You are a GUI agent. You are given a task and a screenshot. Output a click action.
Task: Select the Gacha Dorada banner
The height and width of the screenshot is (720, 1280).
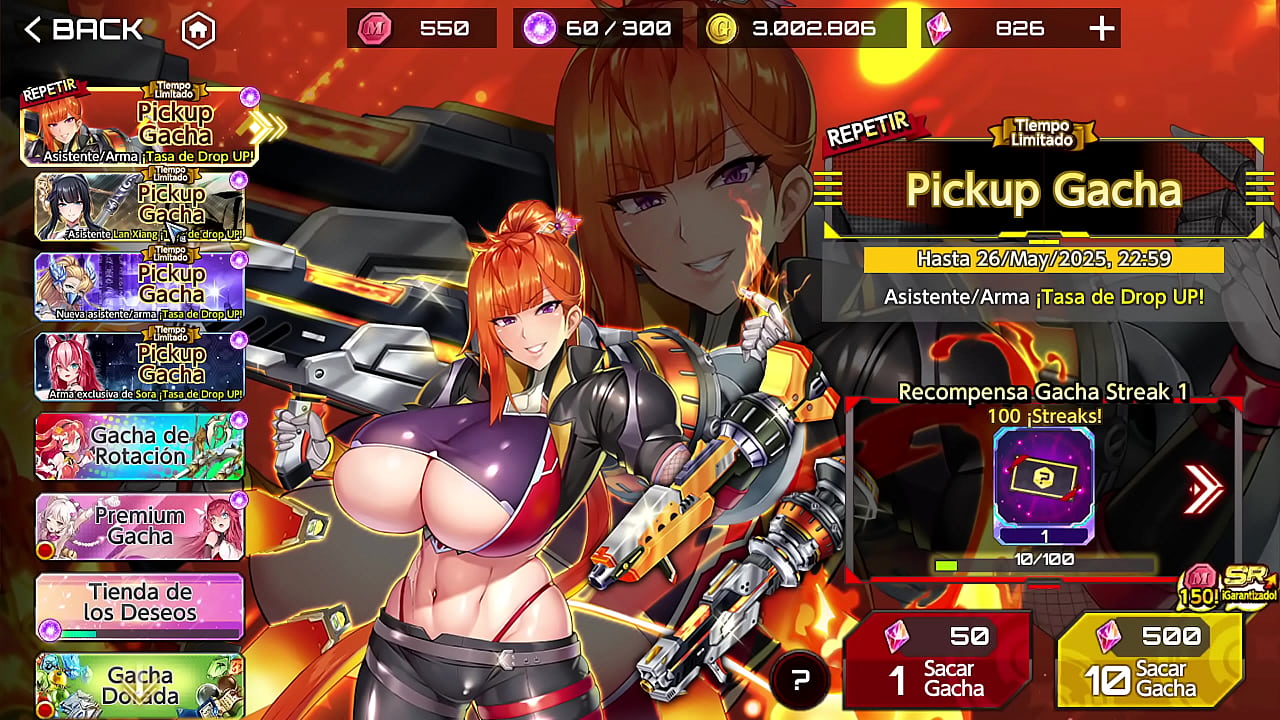140,685
